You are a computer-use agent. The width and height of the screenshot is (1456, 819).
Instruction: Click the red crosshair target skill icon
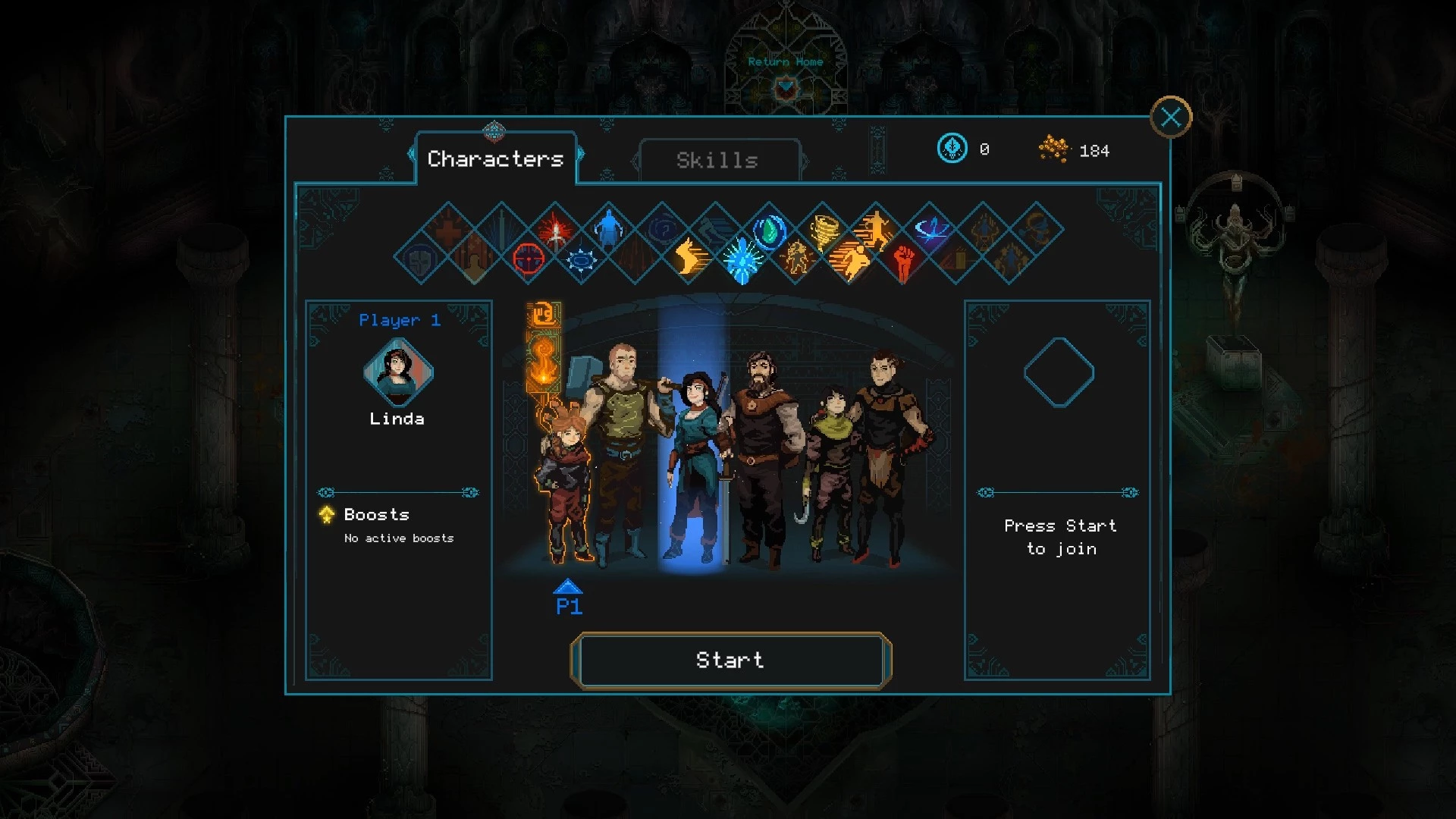[529, 259]
